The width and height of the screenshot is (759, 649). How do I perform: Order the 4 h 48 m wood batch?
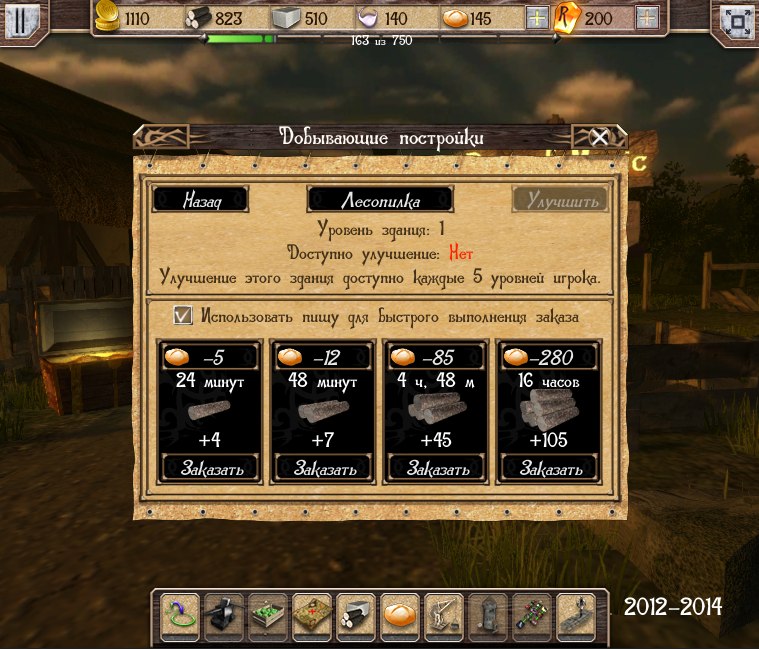tap(435, 467)
